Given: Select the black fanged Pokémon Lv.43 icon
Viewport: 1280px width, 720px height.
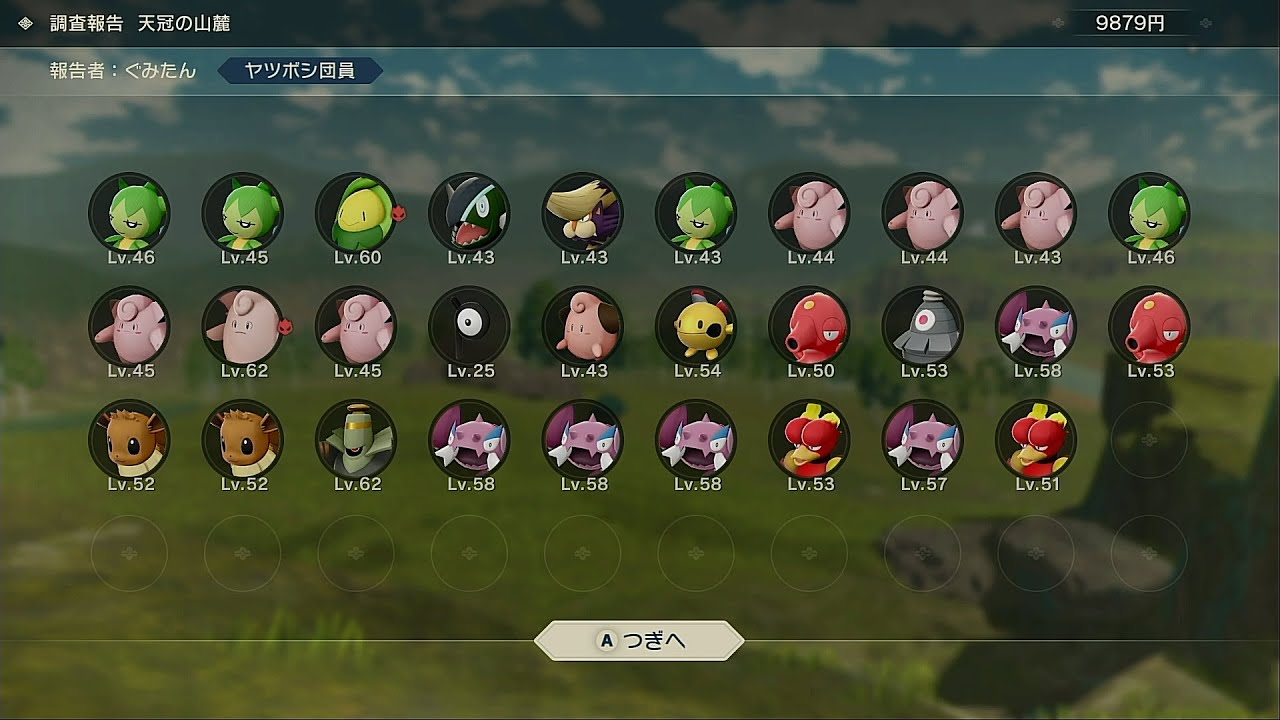Looking at the screenshot, I should coord(469,213).
